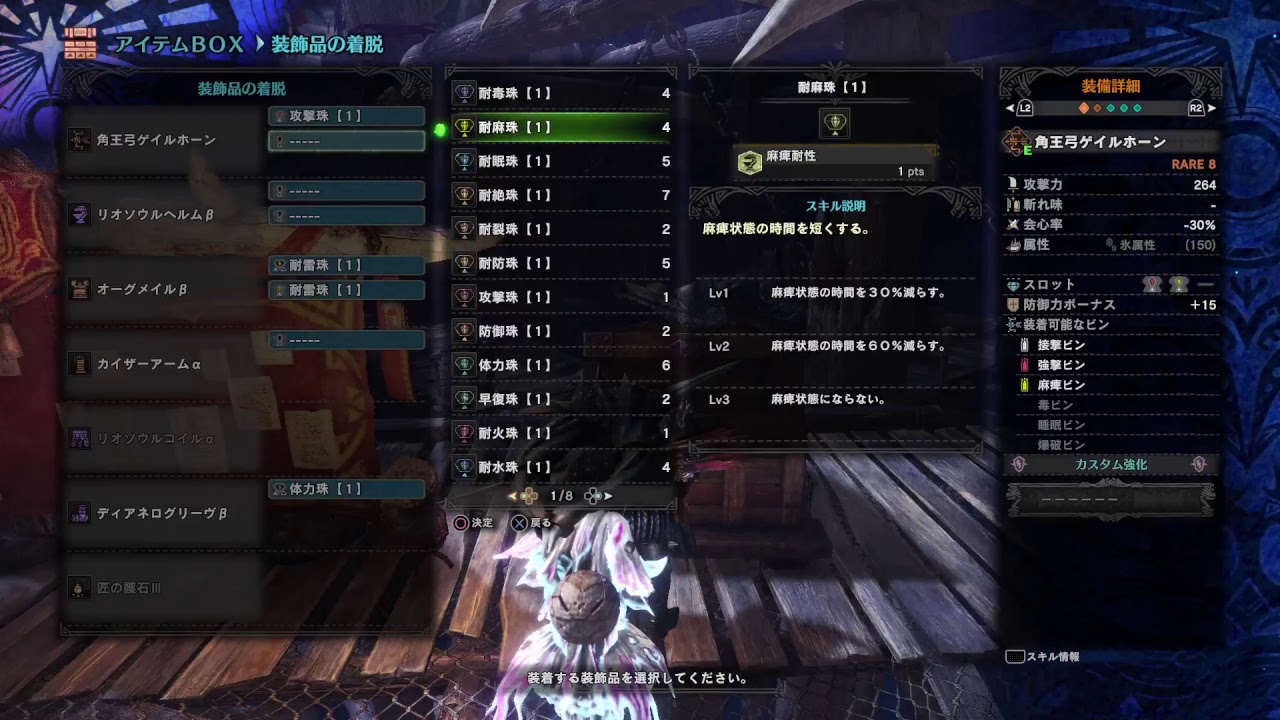Click the 強撃ビン bottle icon
This screenshot has width=1280, height=720.
[1024, 363]
